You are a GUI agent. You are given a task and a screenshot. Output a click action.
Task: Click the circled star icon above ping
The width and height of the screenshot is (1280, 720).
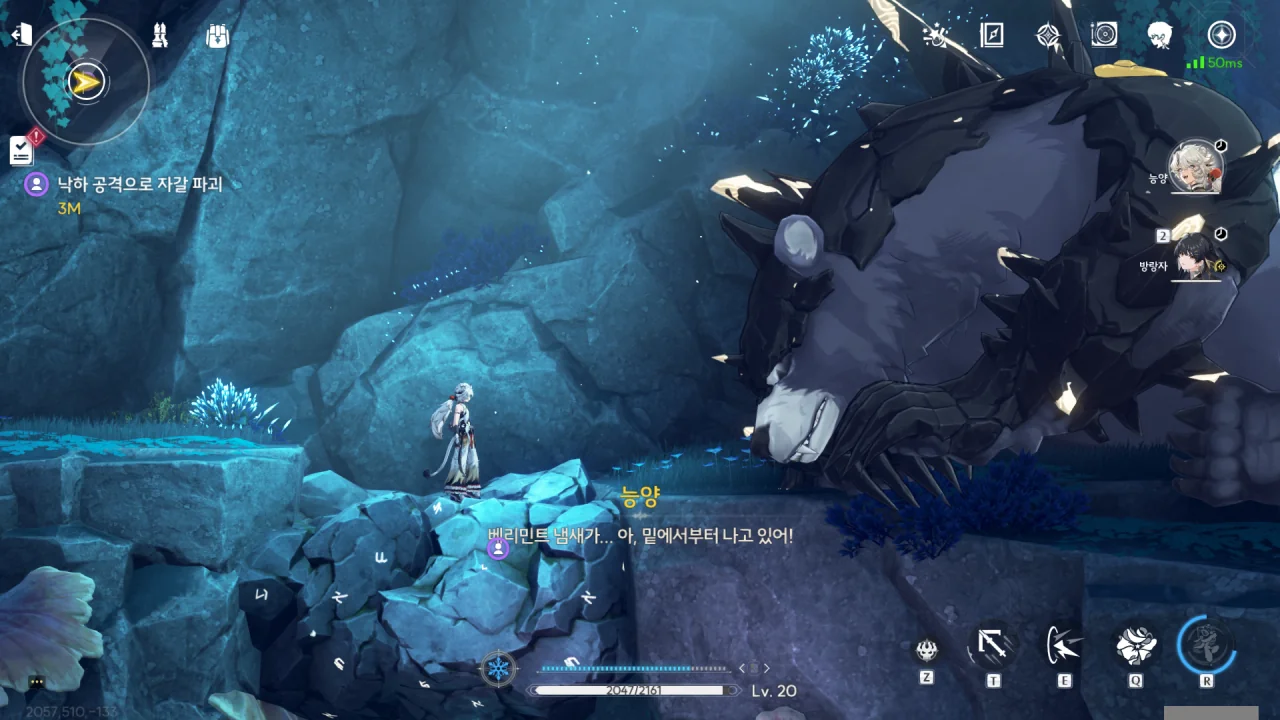pos(1221,35)
